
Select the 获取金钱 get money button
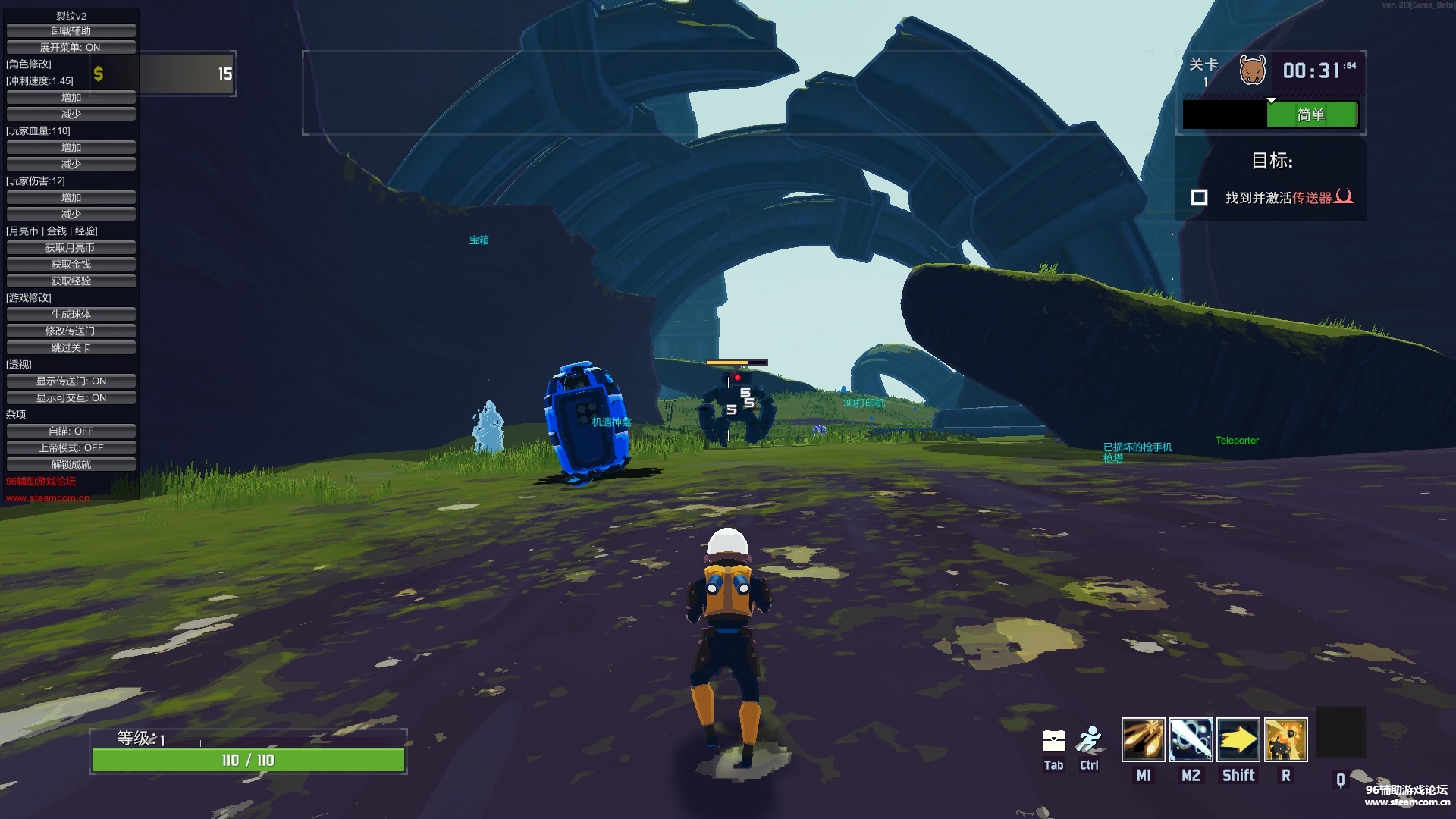(71, 265)
